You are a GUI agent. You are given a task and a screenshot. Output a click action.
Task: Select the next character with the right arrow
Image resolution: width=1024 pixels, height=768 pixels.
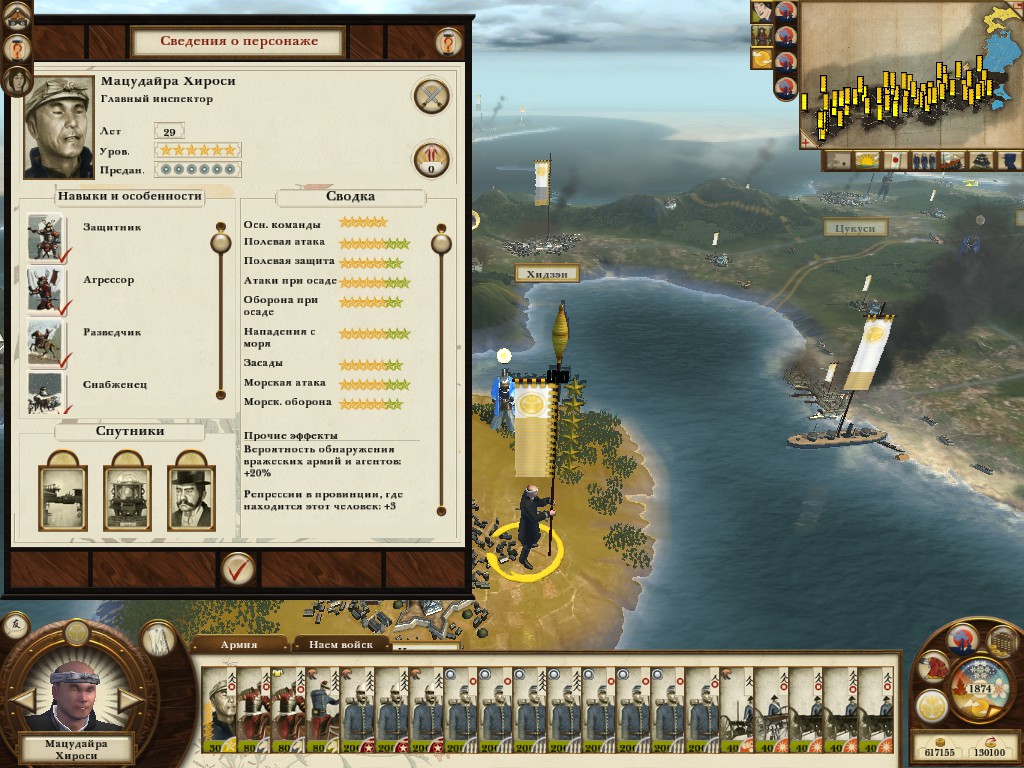click(x=130, y=699)
